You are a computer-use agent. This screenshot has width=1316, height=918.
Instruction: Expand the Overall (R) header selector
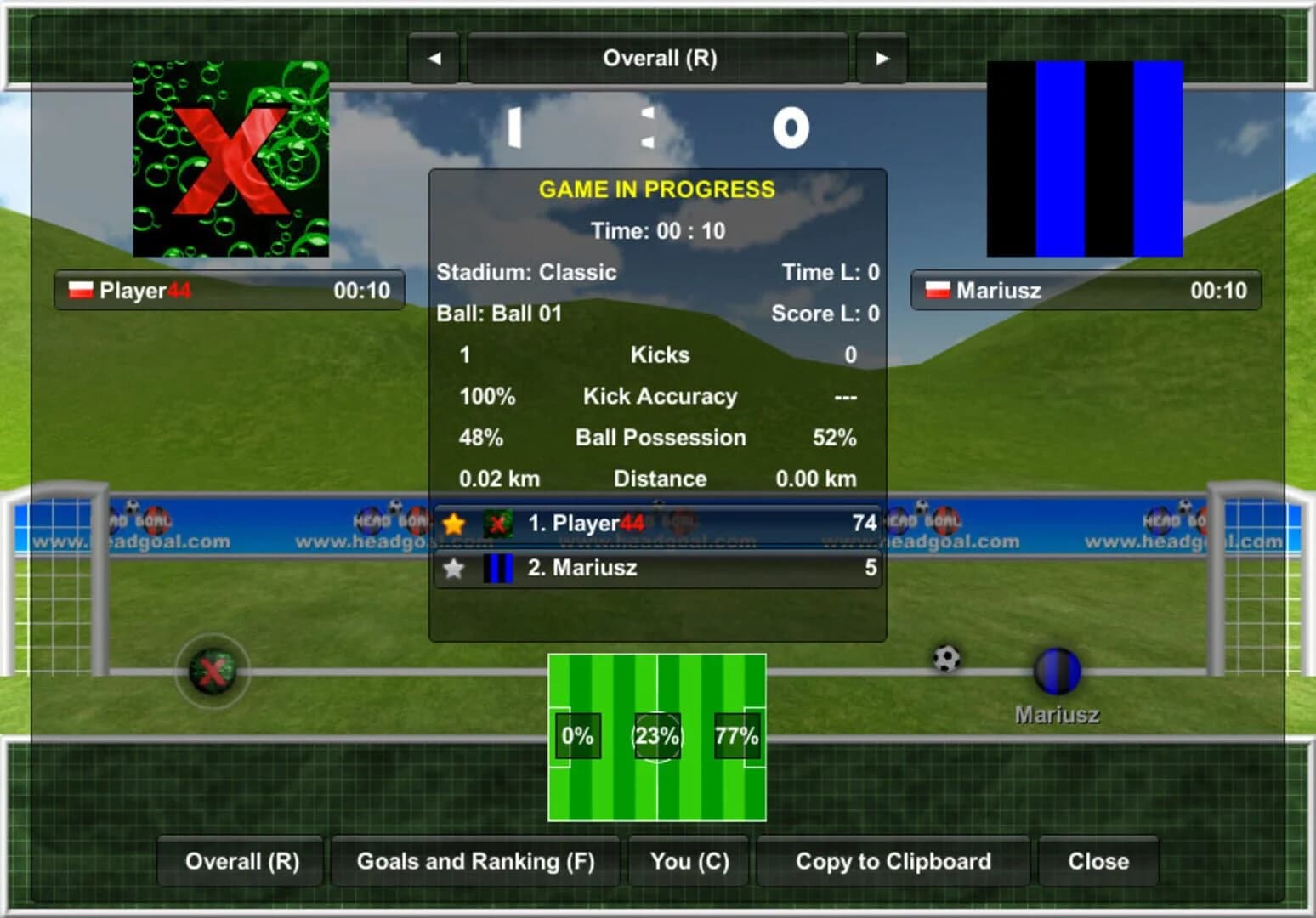[x=659, y=58]
